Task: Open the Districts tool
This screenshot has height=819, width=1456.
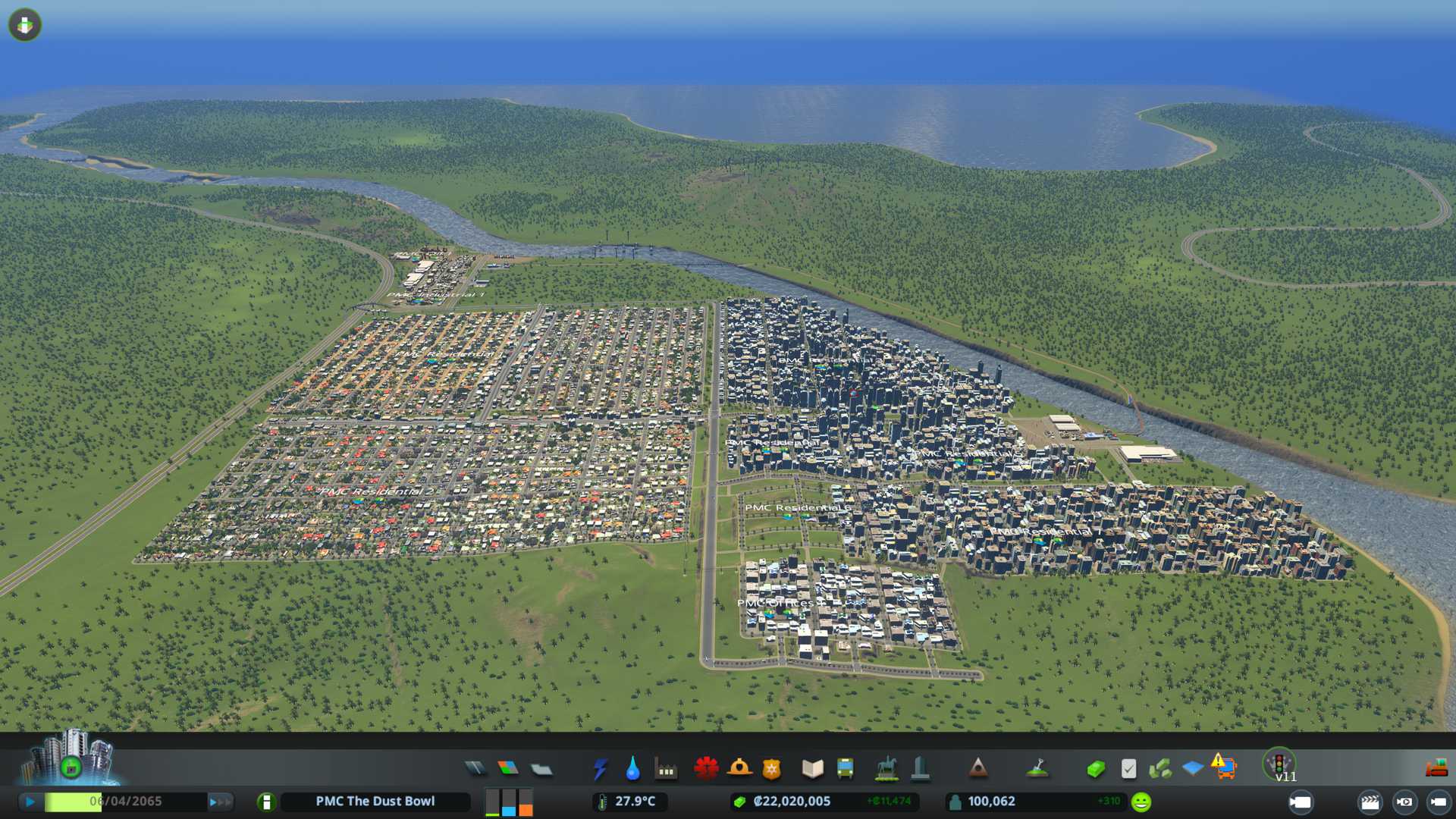Action: pyautogui.click(x=541, y=769)
